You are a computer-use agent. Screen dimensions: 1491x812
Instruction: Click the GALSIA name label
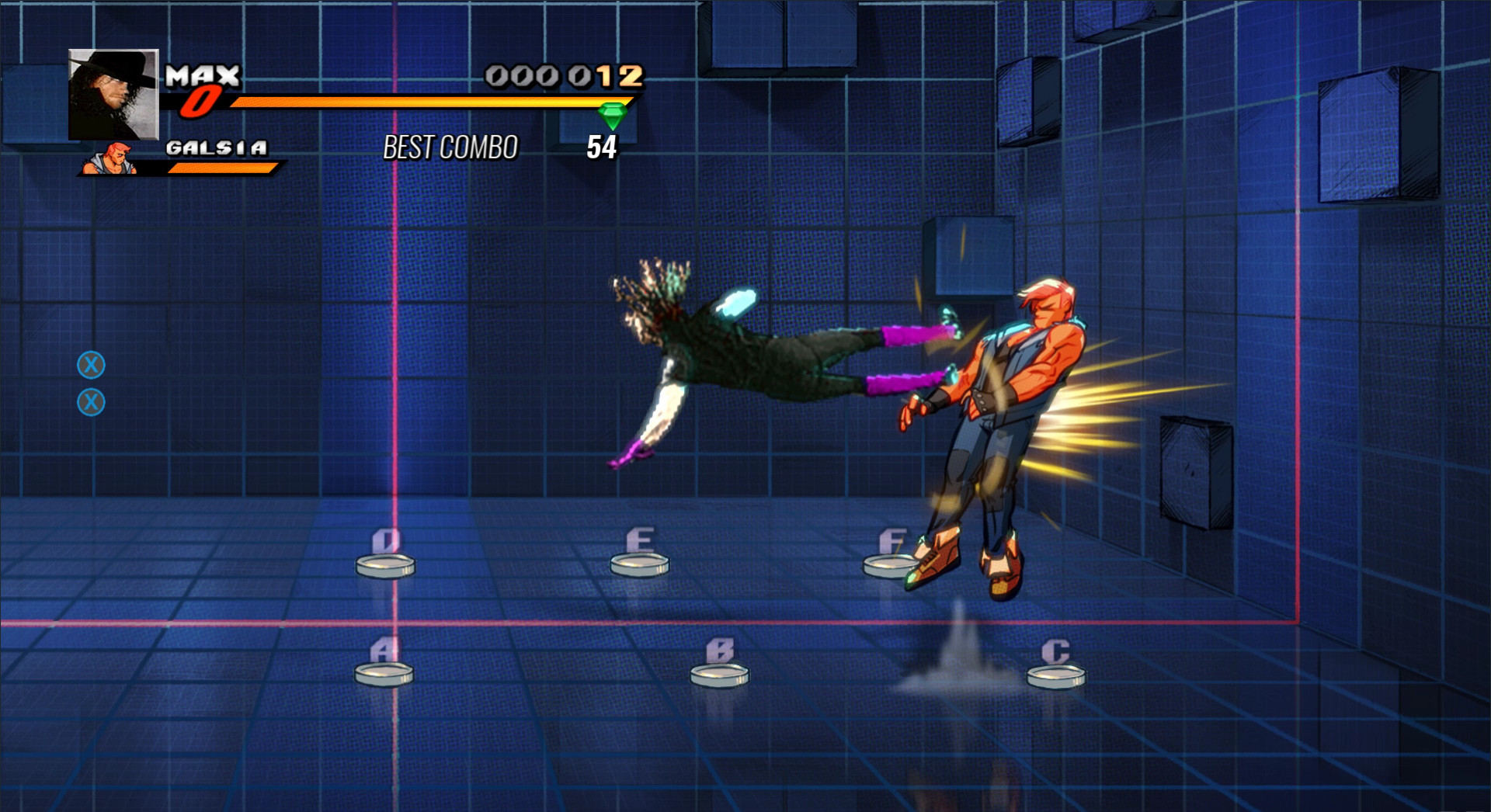pyautogui.click(x=217, y=147)
